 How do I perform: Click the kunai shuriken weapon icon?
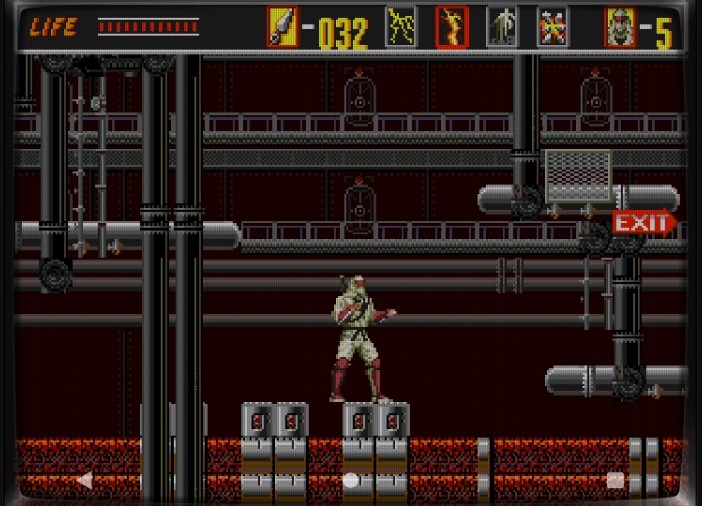282,27
